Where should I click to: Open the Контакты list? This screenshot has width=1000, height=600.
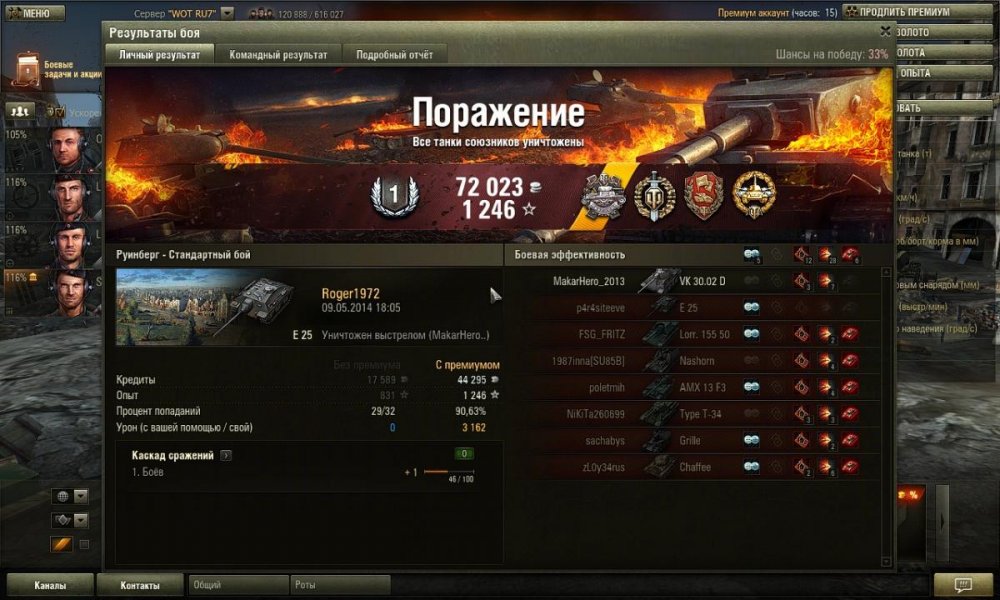[x=140, y=585]
